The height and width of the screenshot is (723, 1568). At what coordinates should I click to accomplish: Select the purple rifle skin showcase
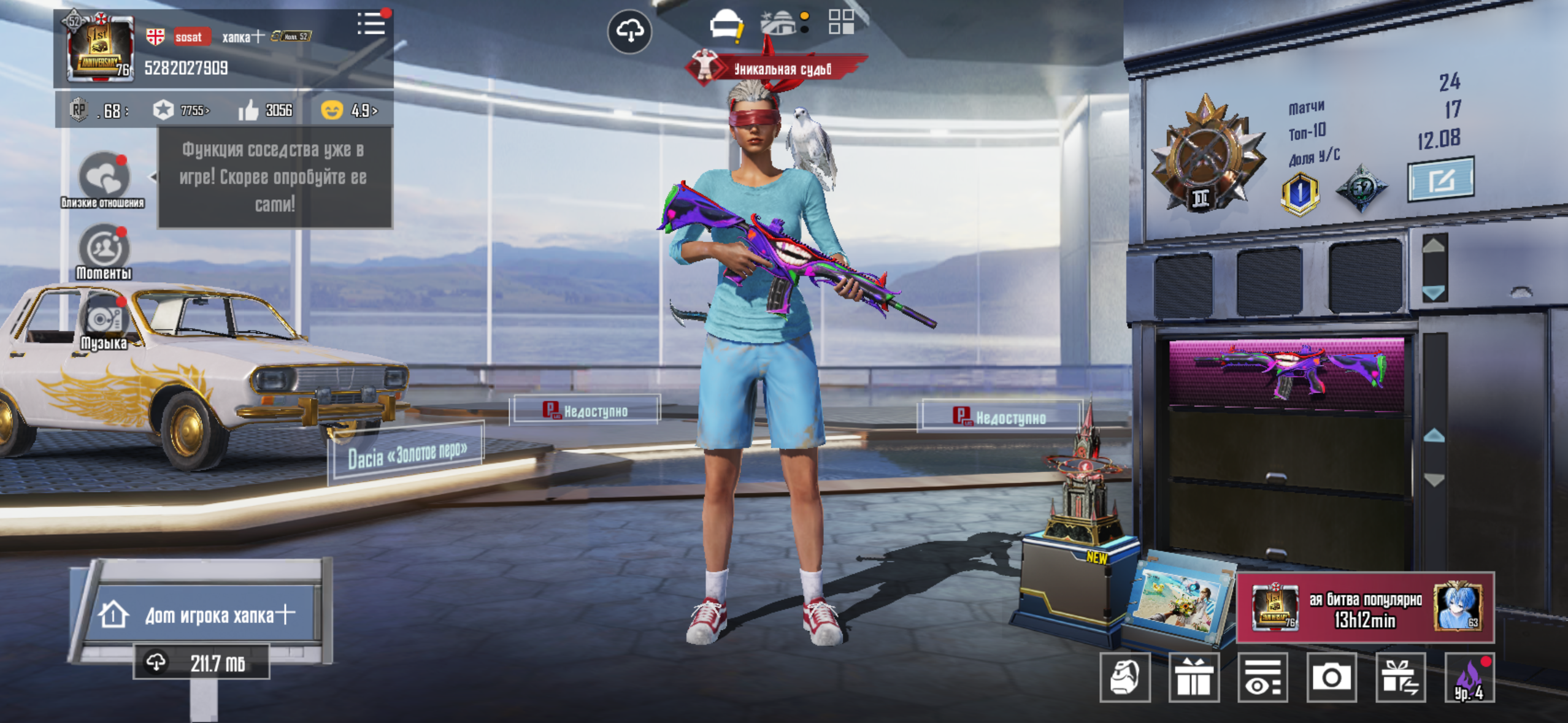point(1287,372)
